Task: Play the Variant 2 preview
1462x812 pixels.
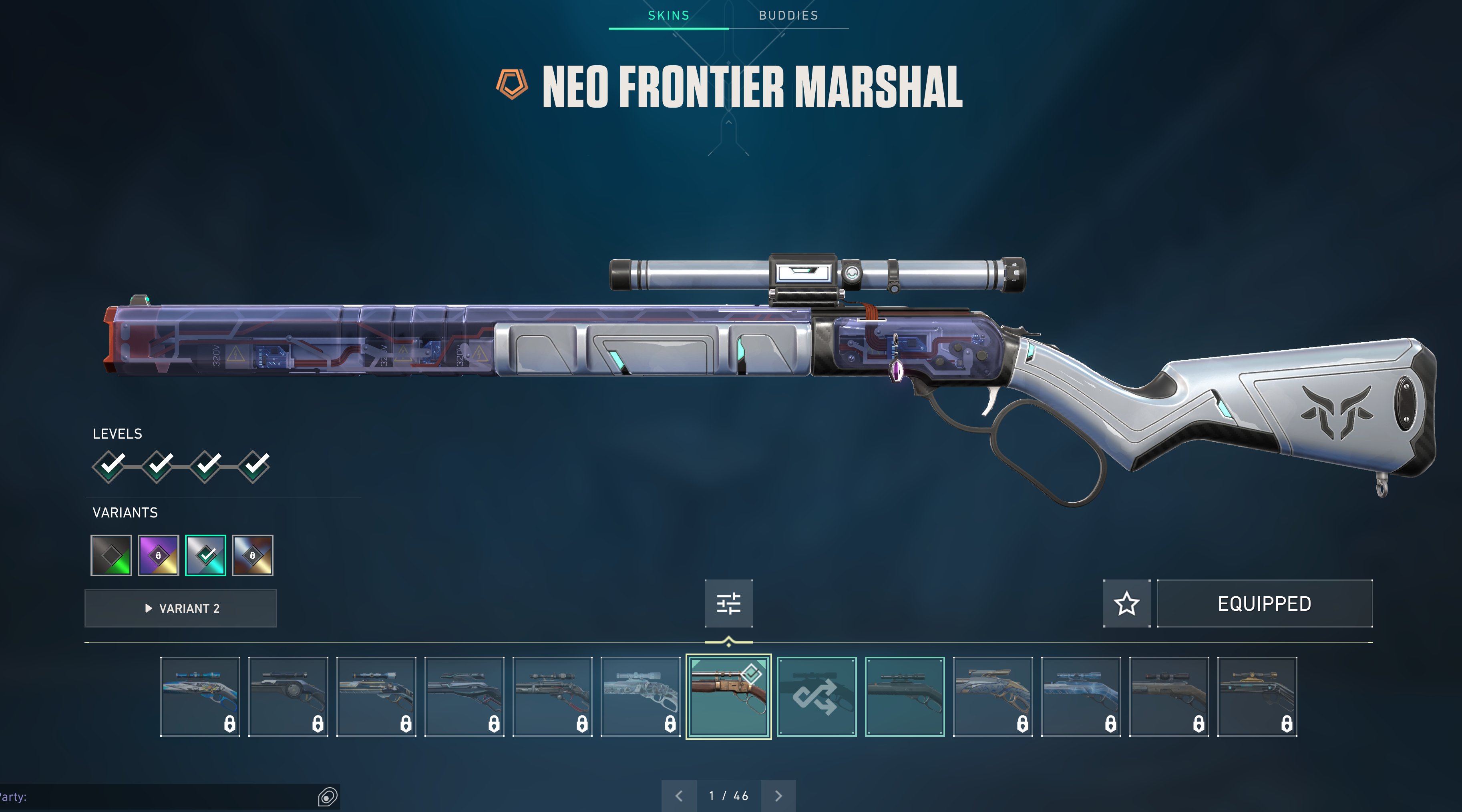Action: 181,608
